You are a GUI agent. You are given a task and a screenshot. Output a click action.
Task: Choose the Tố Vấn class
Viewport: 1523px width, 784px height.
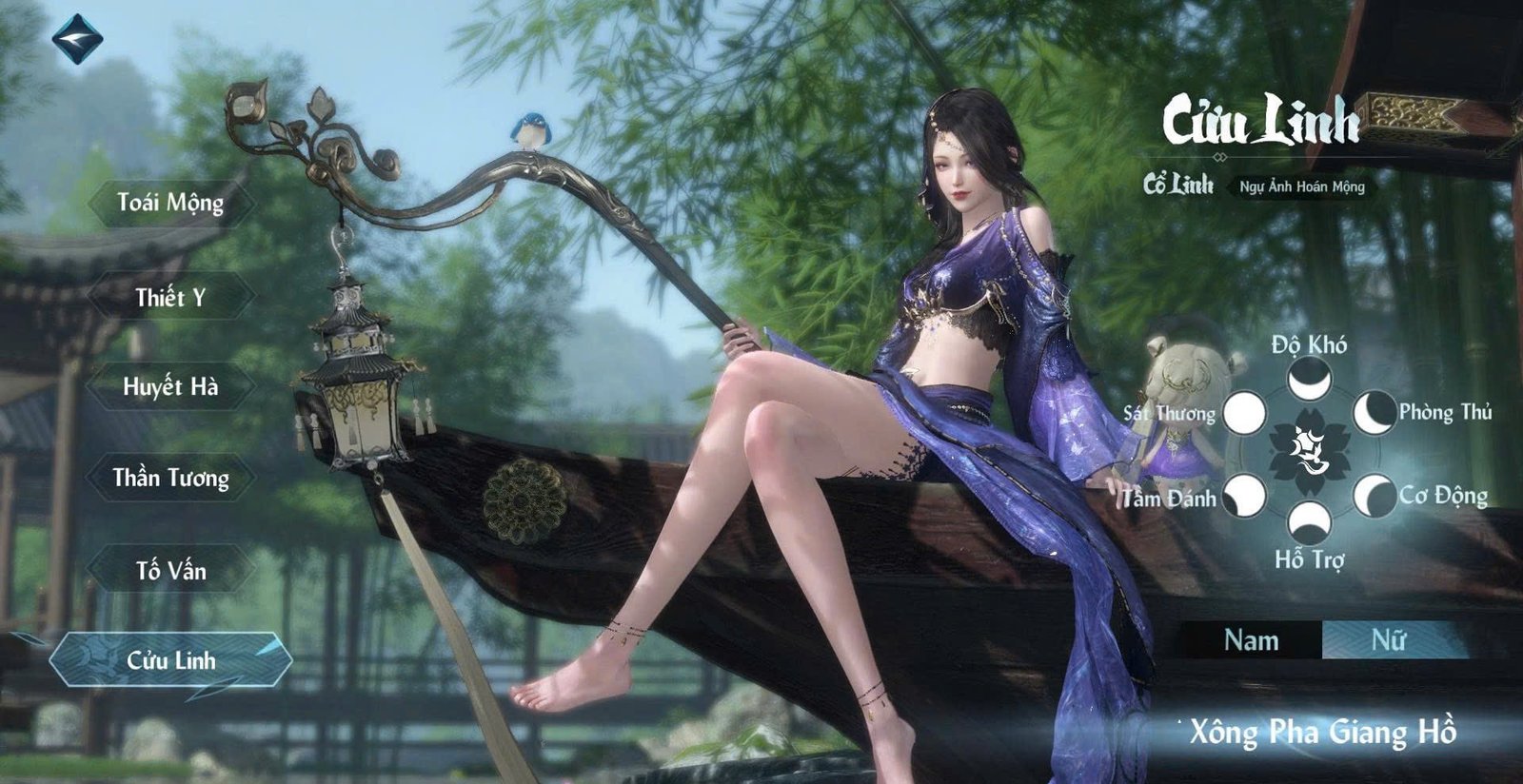pyautogui.click(x=170, y=570)
